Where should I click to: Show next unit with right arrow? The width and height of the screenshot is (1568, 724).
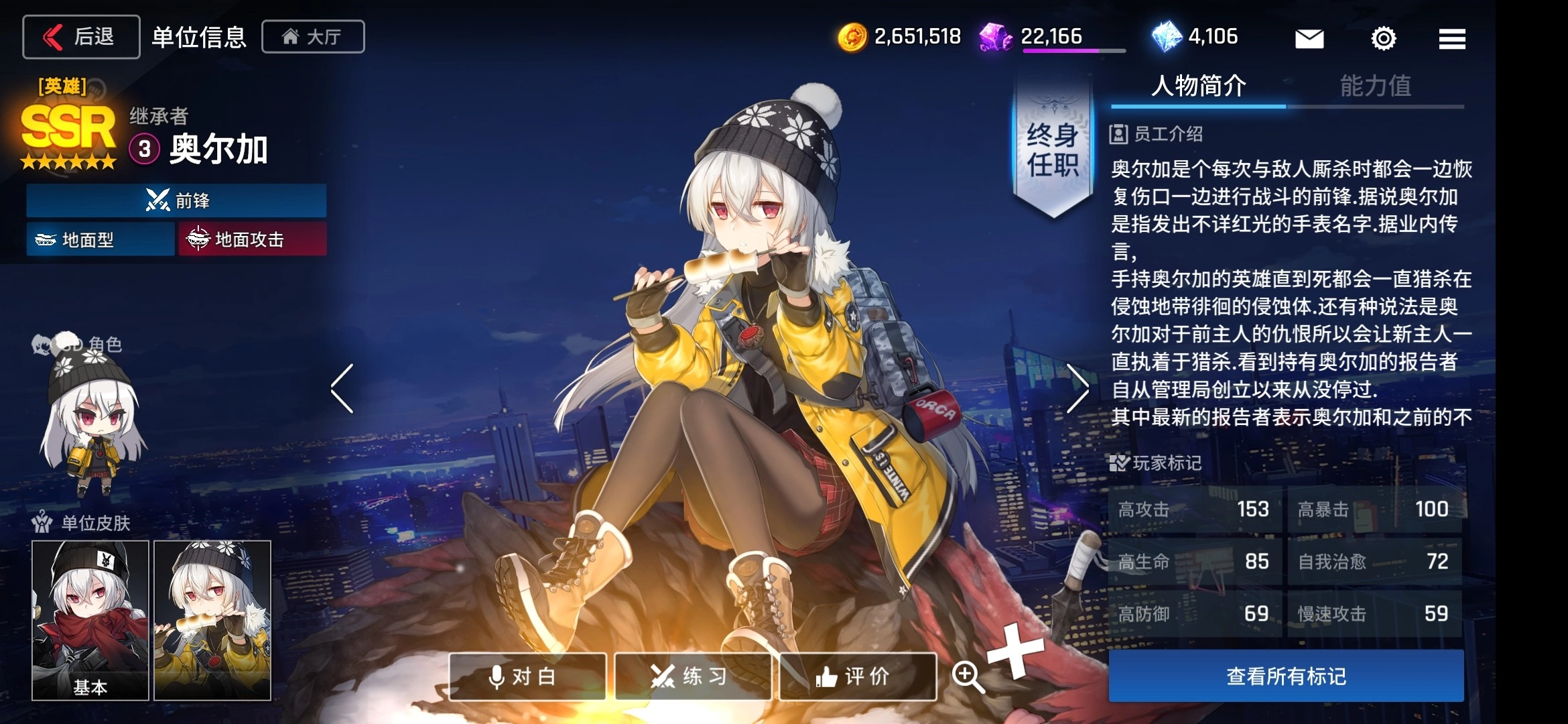pyautogui.click(x=1077, y=389)
